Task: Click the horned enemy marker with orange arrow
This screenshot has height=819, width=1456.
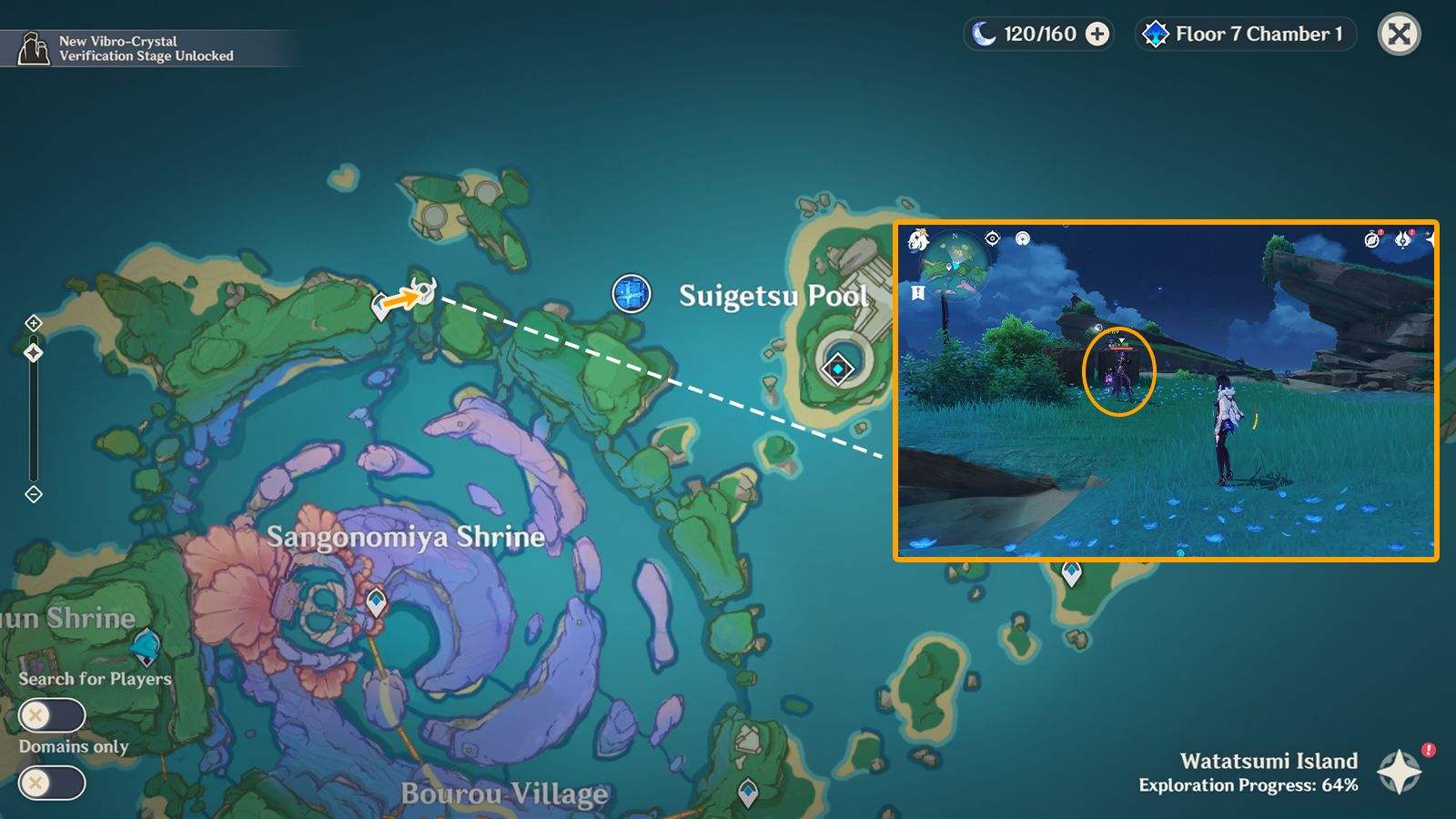Action: coord(424,289)
